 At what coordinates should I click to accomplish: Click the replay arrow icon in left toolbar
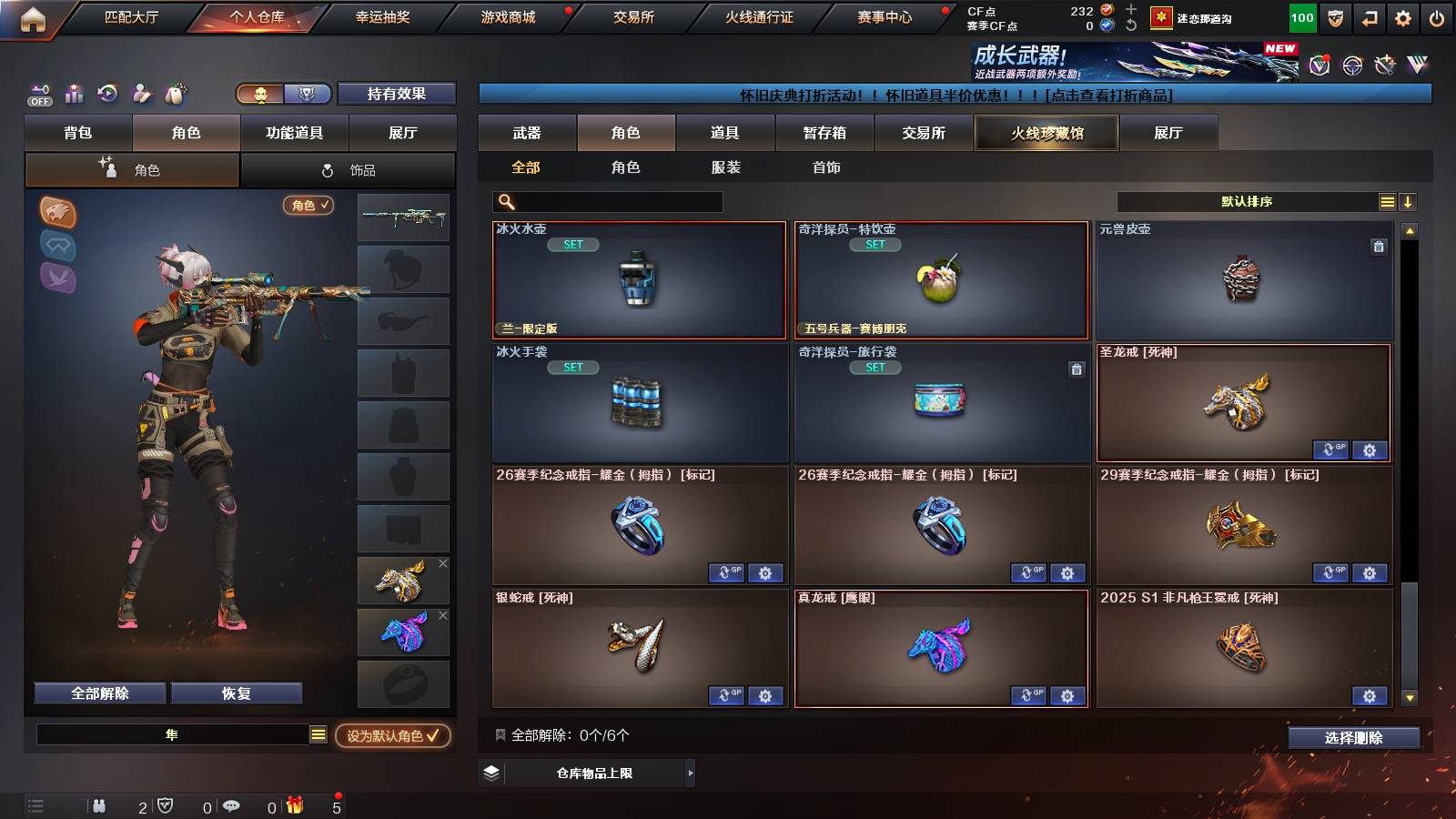(x=106, y=94)
